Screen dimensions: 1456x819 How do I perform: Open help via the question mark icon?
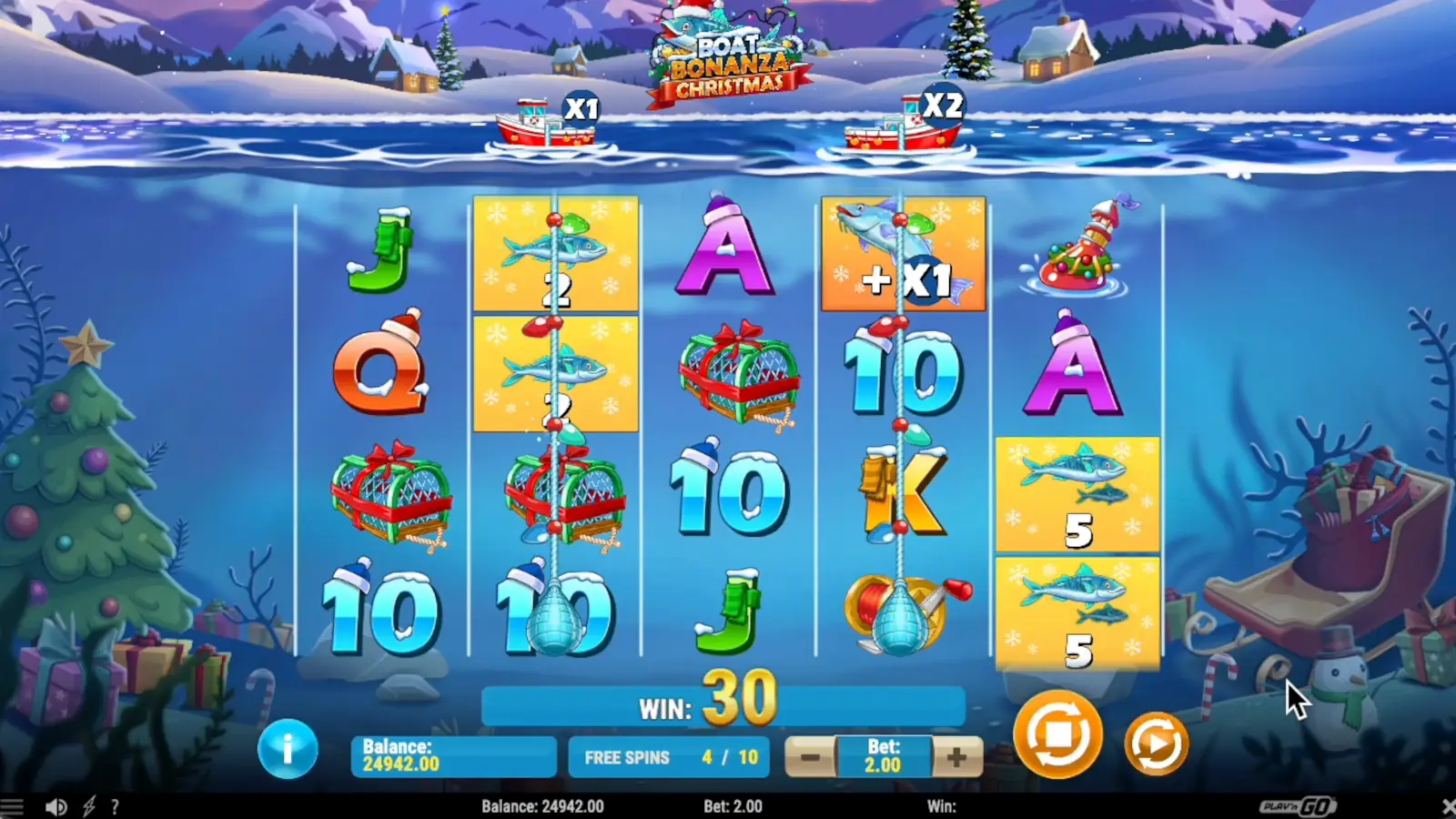tap(115, 806)
